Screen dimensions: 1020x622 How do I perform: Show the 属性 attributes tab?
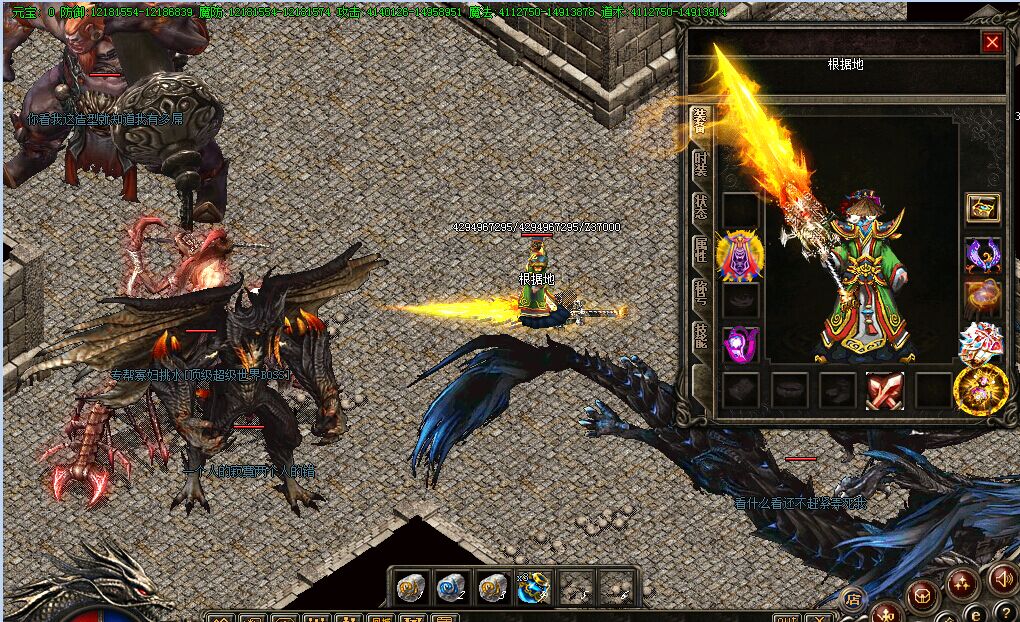[700, 250]
